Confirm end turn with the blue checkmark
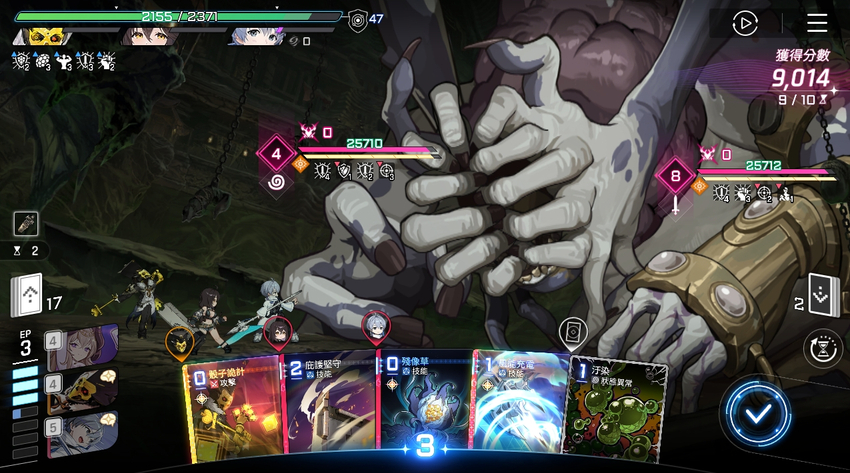850x473 pixels. tap(758, 412)
